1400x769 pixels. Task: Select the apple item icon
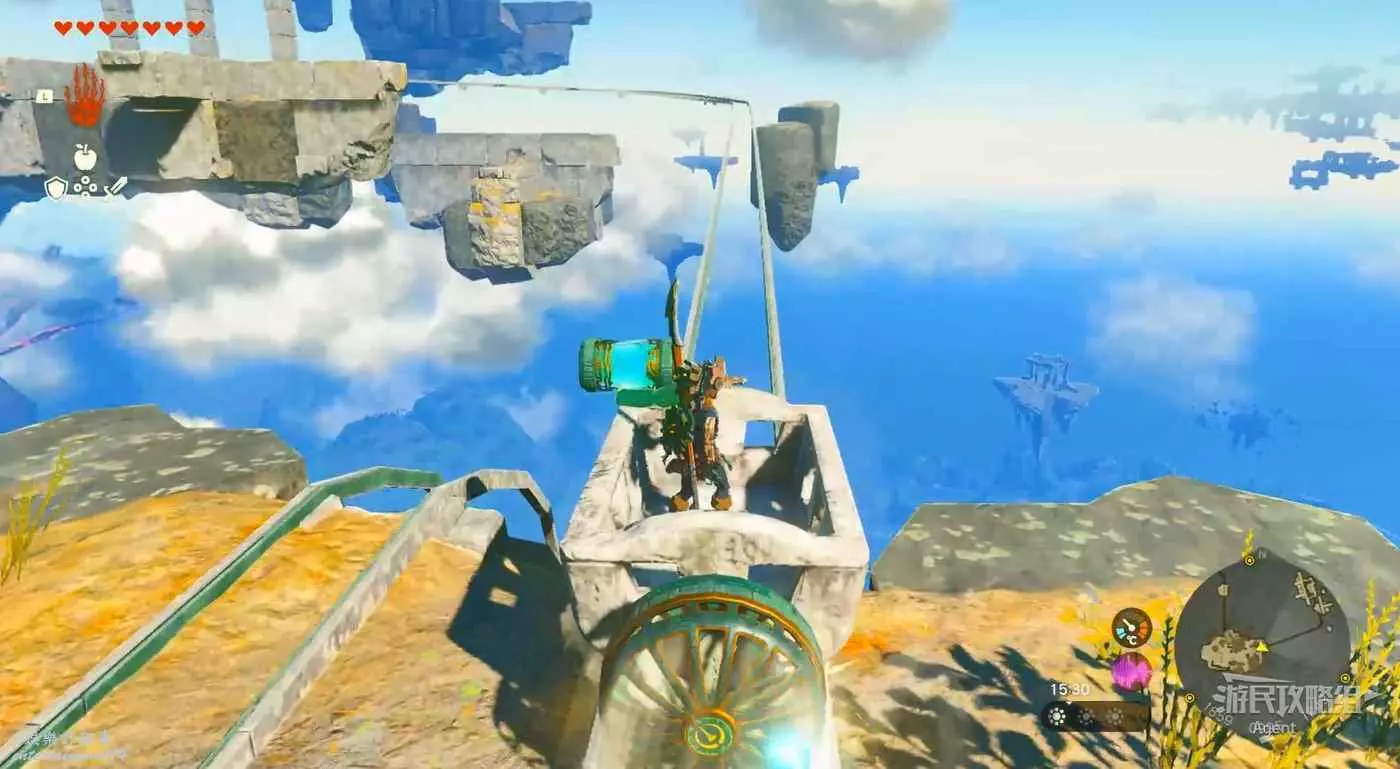(85, 156)
